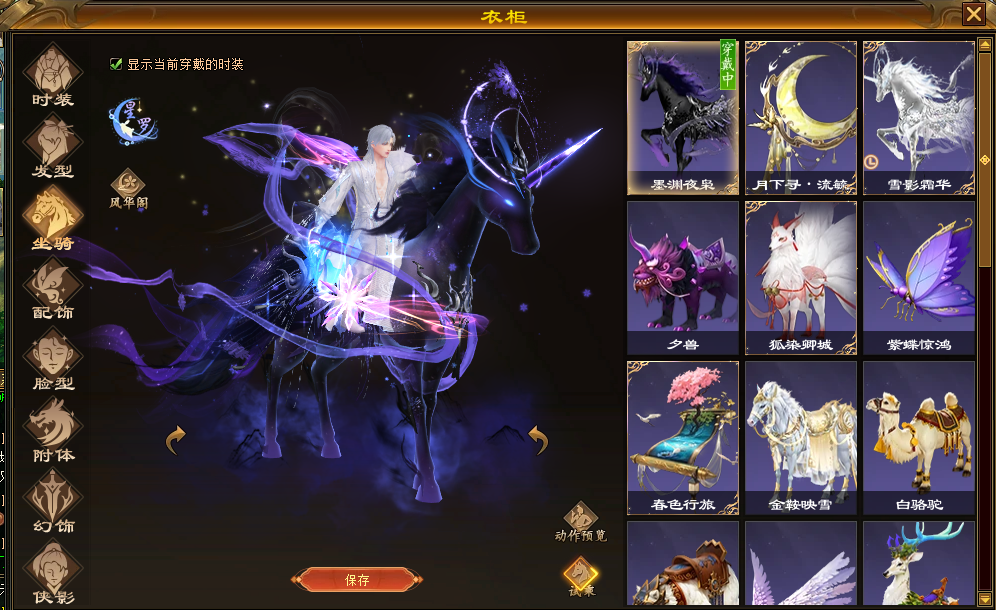The height and width of the screenshot is (610, 996).
Task: Select the 紫蝶惊鸿 butterfly mount
Action: pos(919,277)
